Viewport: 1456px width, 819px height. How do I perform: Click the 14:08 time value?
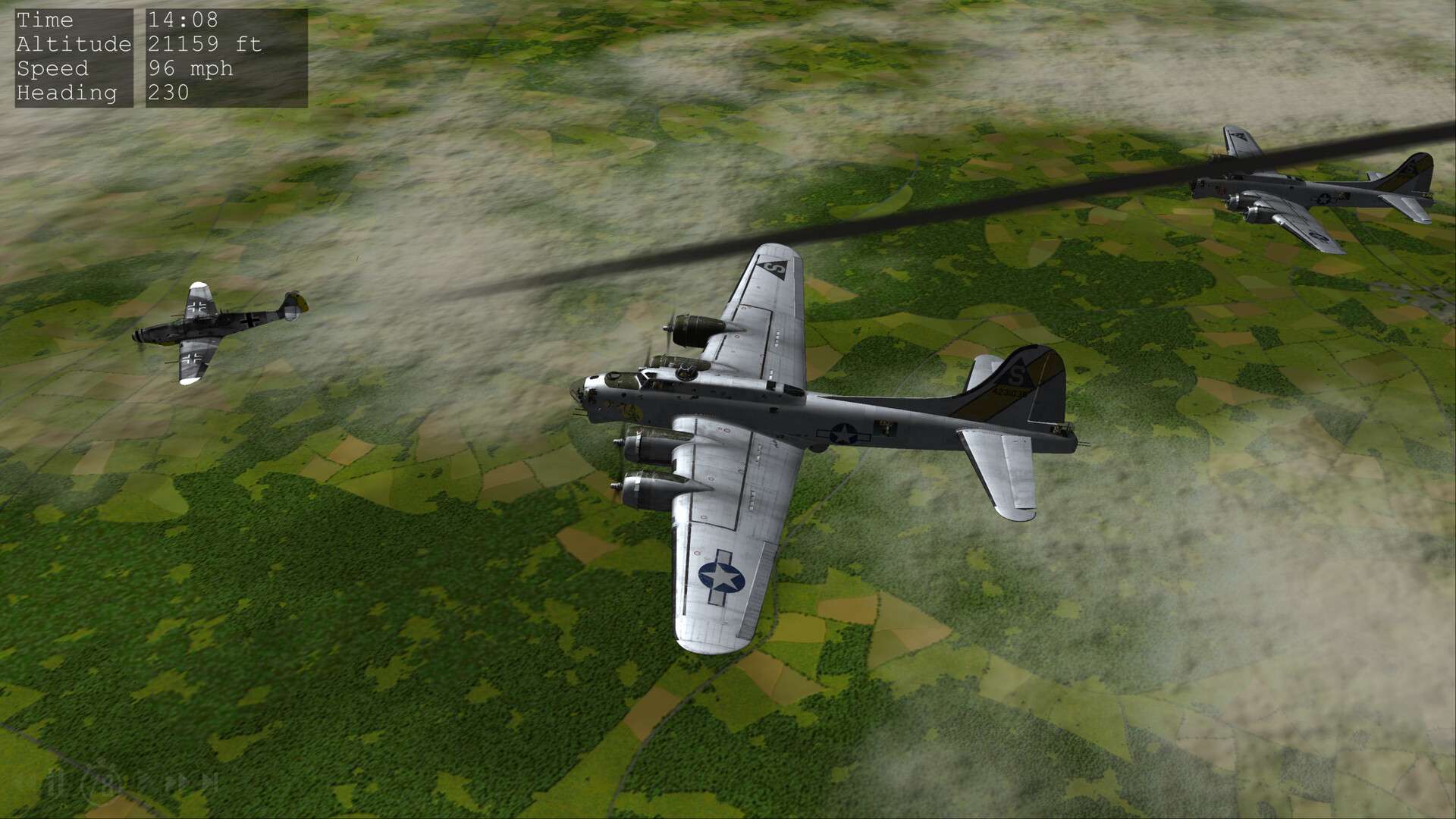click(184, 20)
